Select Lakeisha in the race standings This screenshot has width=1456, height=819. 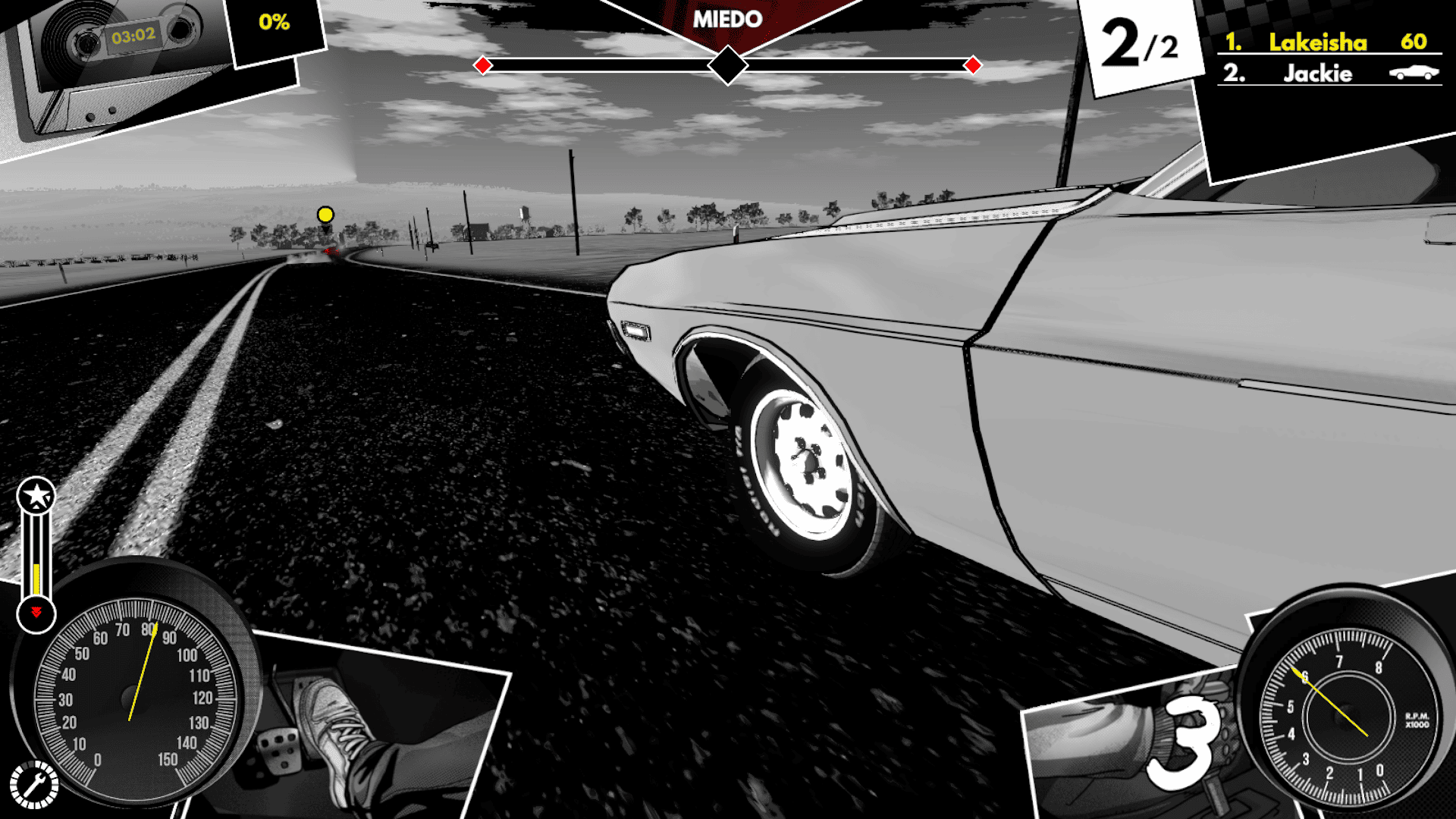1318,42
